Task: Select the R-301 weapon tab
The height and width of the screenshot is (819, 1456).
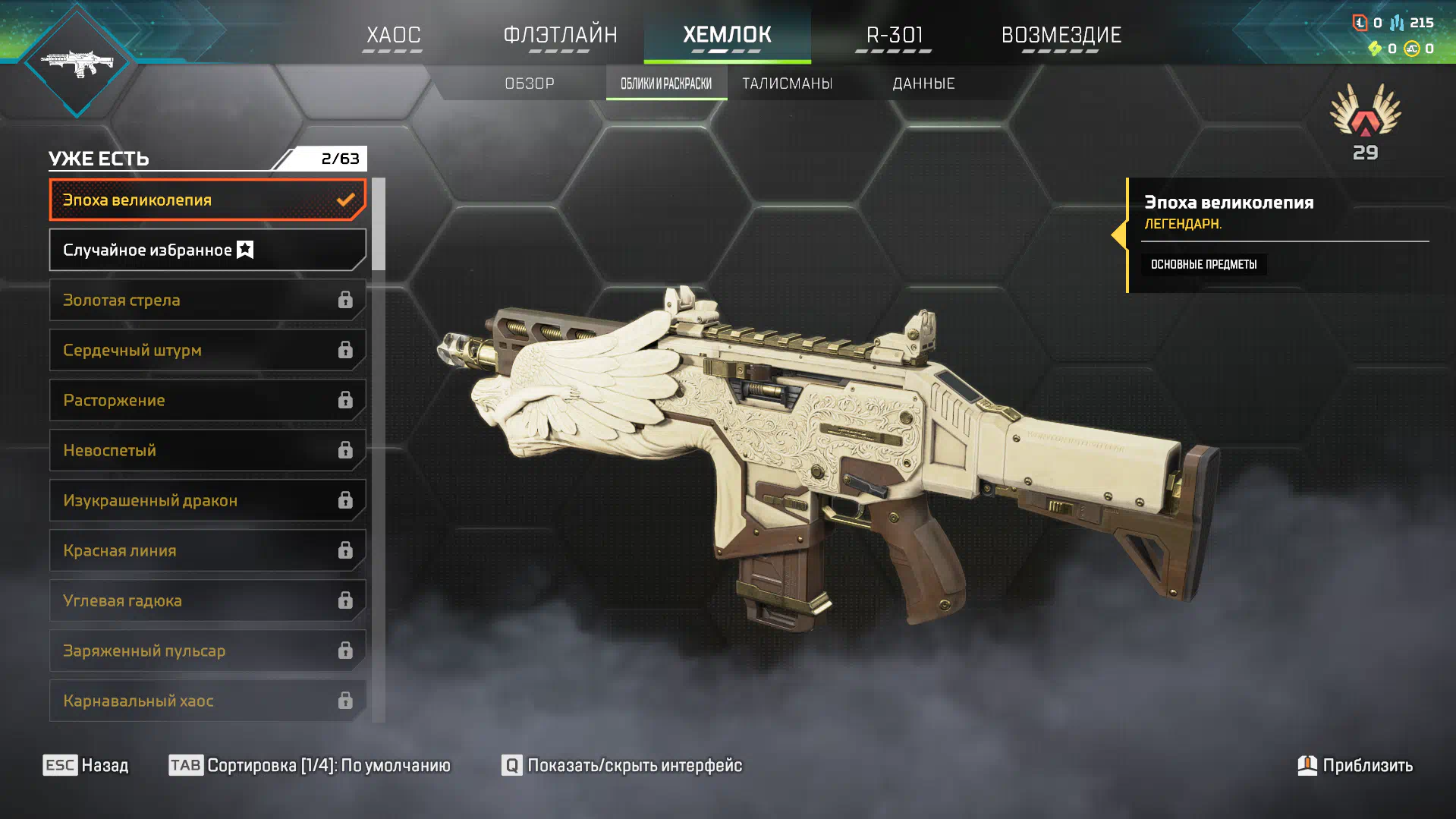Action: (894, 35)
